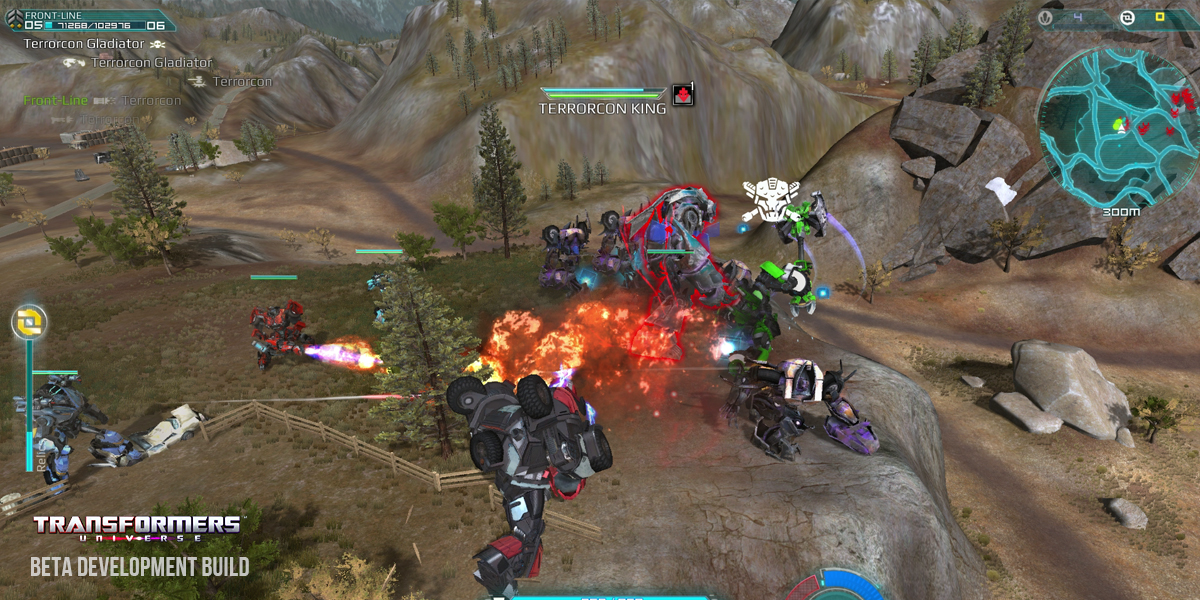Open the Front-Line rank chevron badge
1200x600 pixels.
[x=12, y=20]
